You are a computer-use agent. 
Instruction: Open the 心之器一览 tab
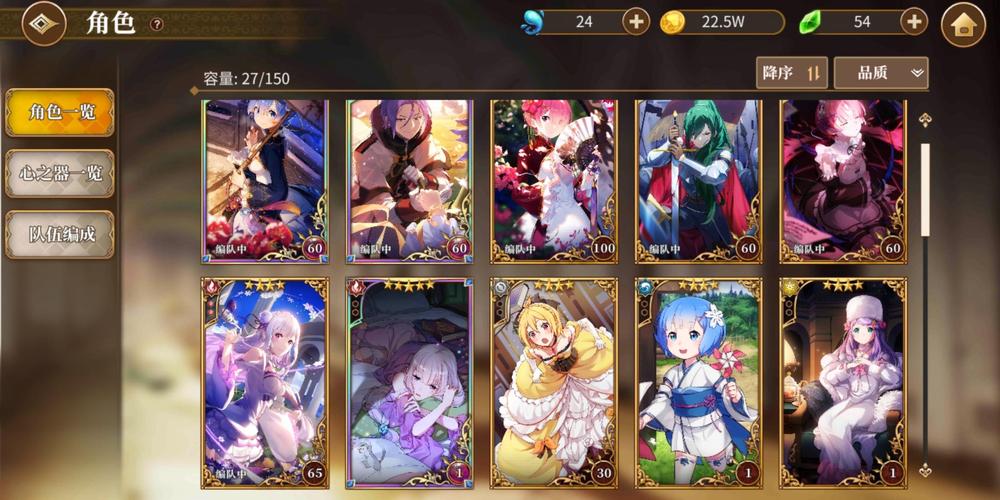(x=60, y=173)
